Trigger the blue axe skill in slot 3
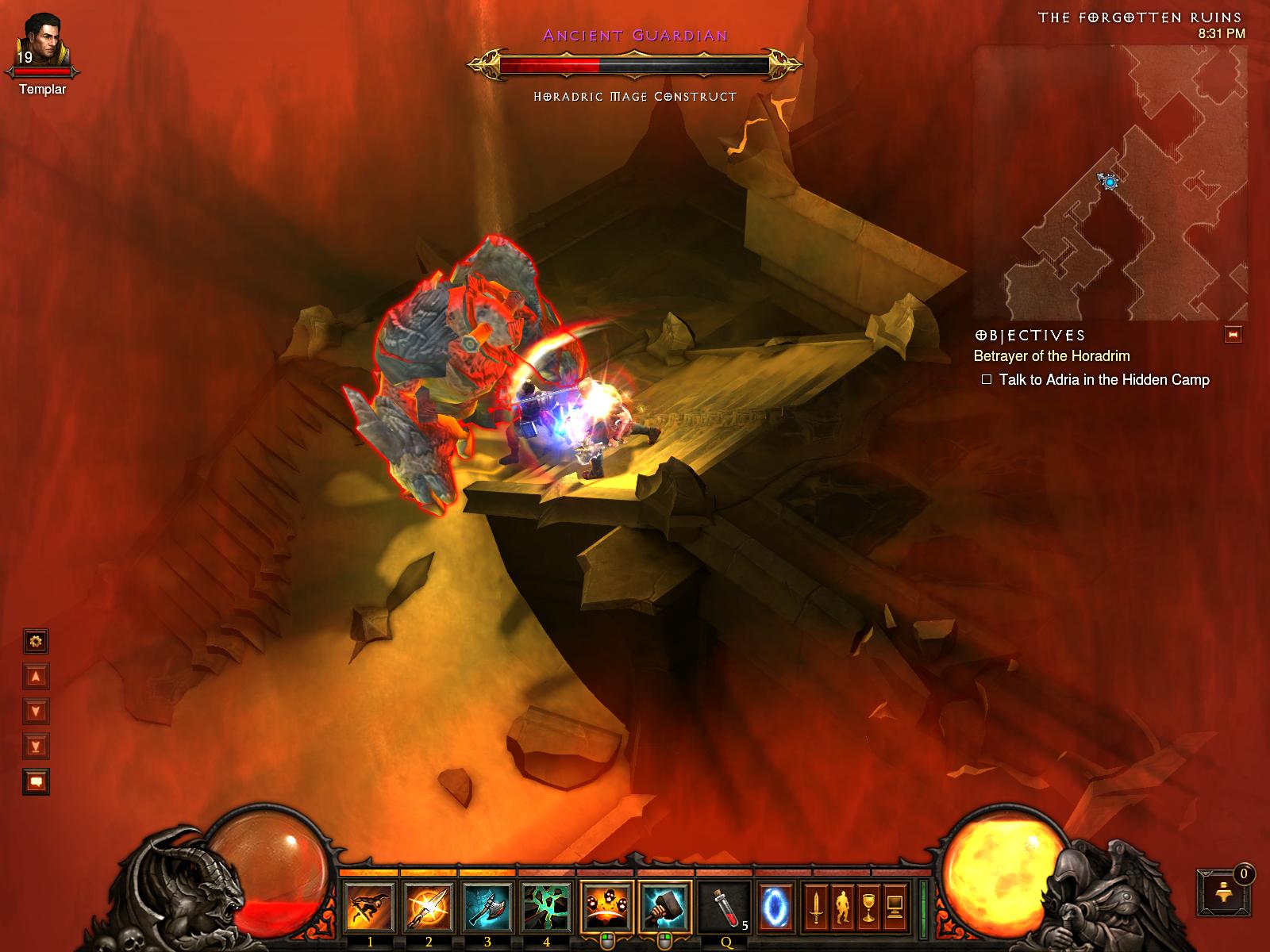This screenshot has width=1270, height=952. (487, 906)
